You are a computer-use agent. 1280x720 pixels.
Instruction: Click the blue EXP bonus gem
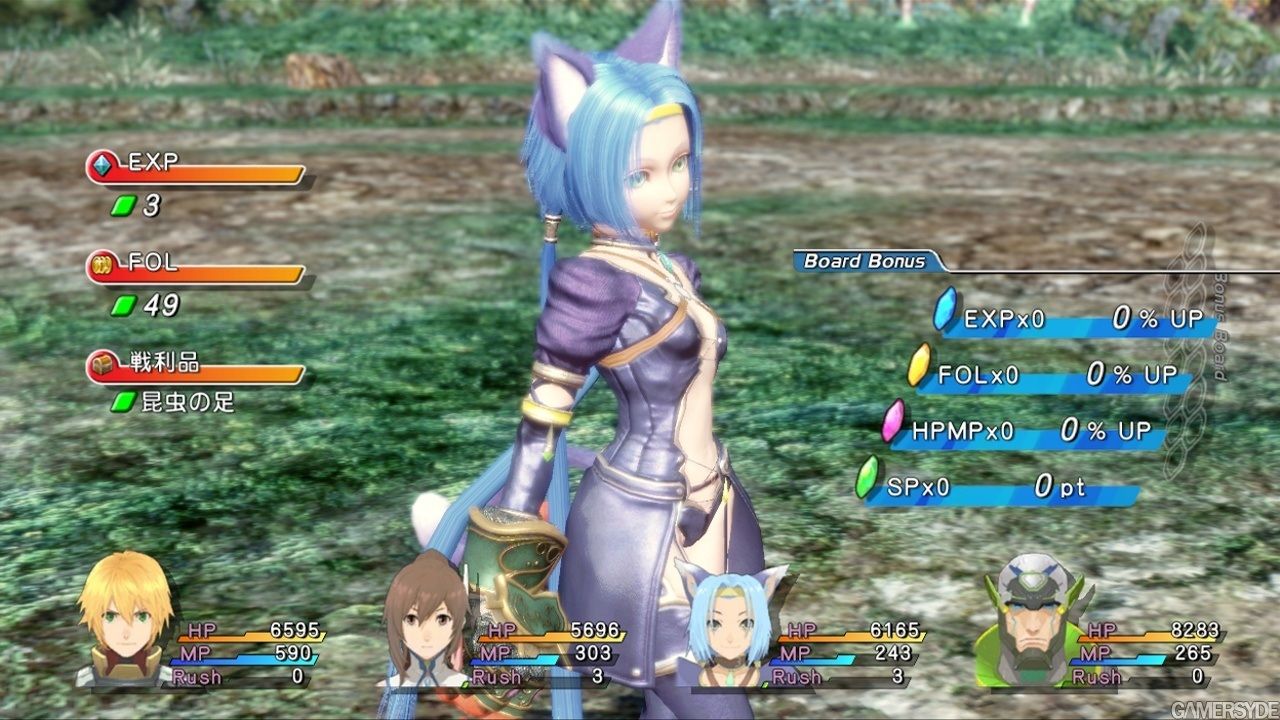[x=945, y=310]
